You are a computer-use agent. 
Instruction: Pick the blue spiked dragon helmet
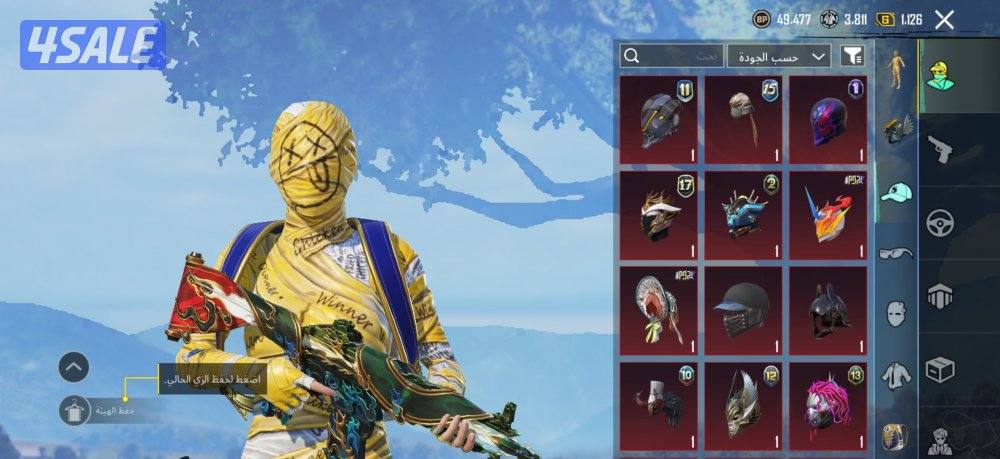click(x=743, y=215)
